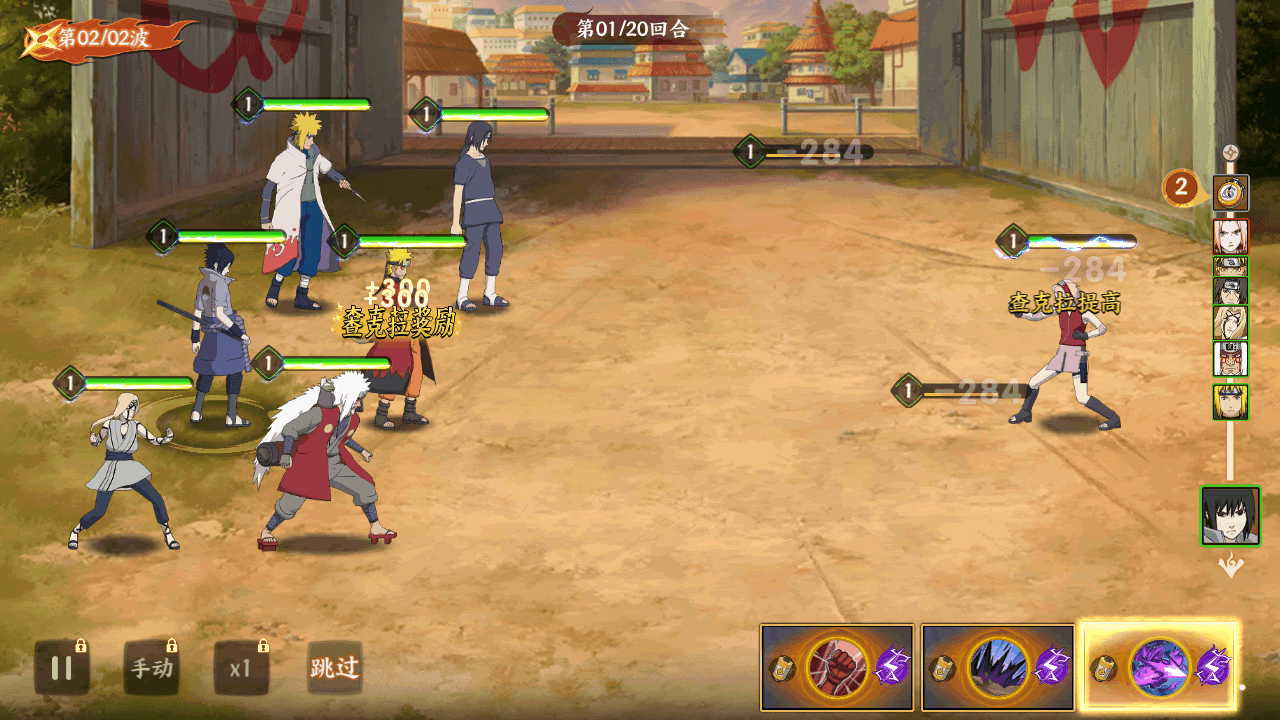Select the red fist skill card
Viewport: 1280px width, 720px height.
click(837, 667)
